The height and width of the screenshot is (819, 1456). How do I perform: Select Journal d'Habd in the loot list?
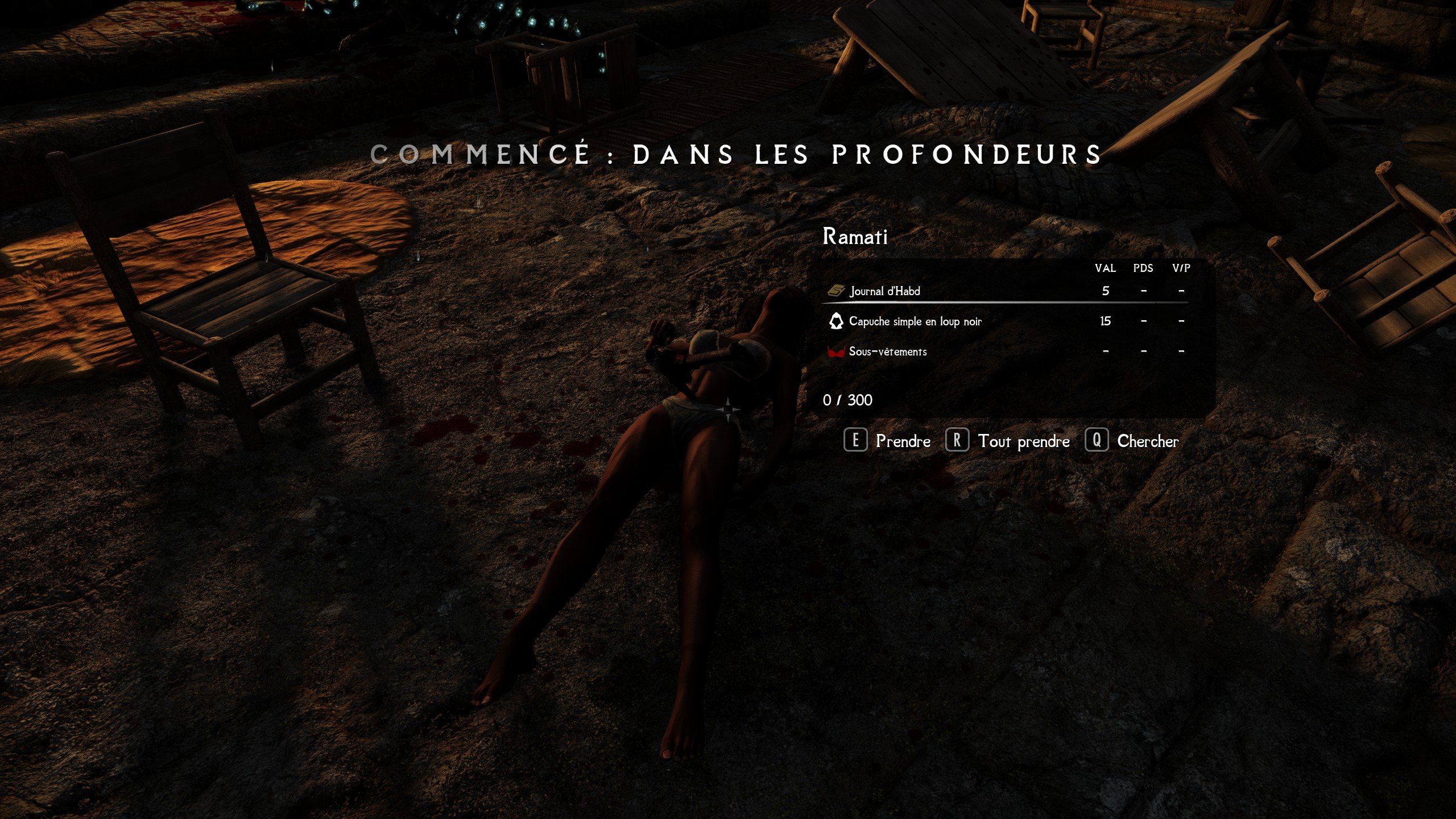pyautogui.click(x=884, y=291)
